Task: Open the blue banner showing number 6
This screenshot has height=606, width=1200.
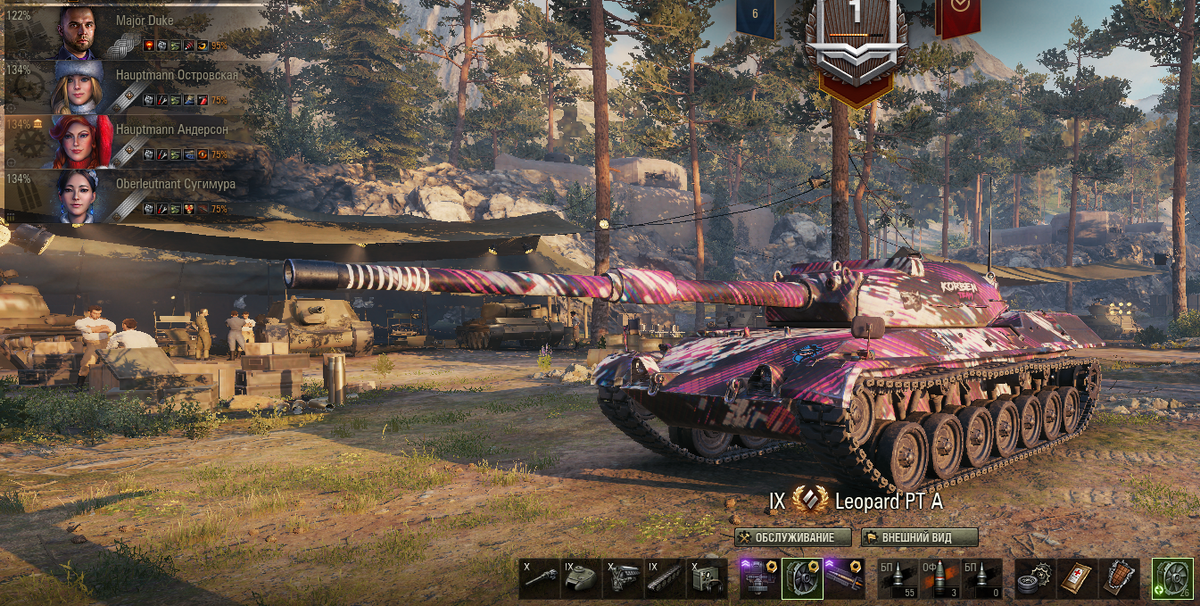Action: [756, 17]
